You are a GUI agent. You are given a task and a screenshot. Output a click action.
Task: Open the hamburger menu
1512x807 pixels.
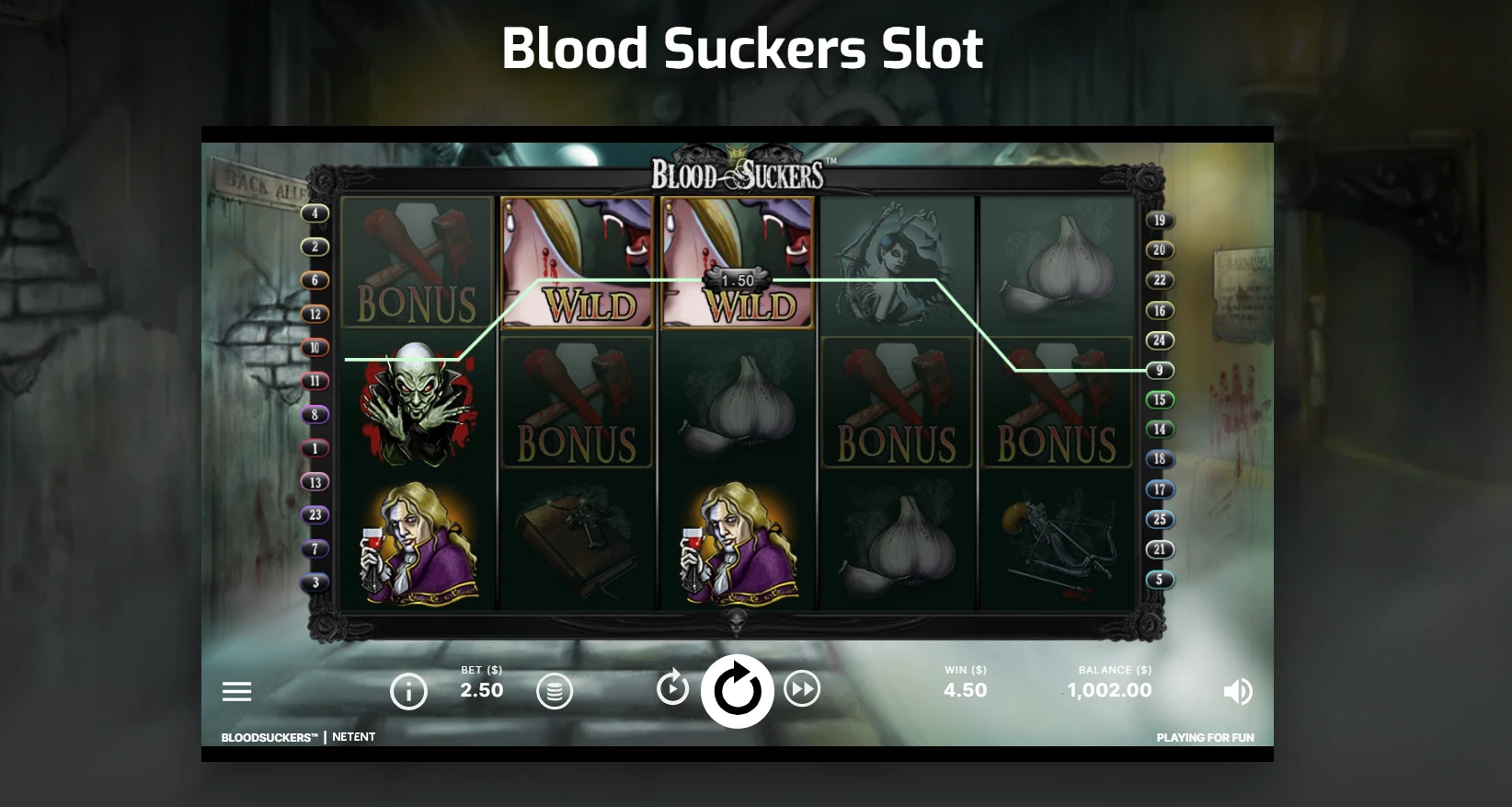pyautogui.click(x=238, y=691)
